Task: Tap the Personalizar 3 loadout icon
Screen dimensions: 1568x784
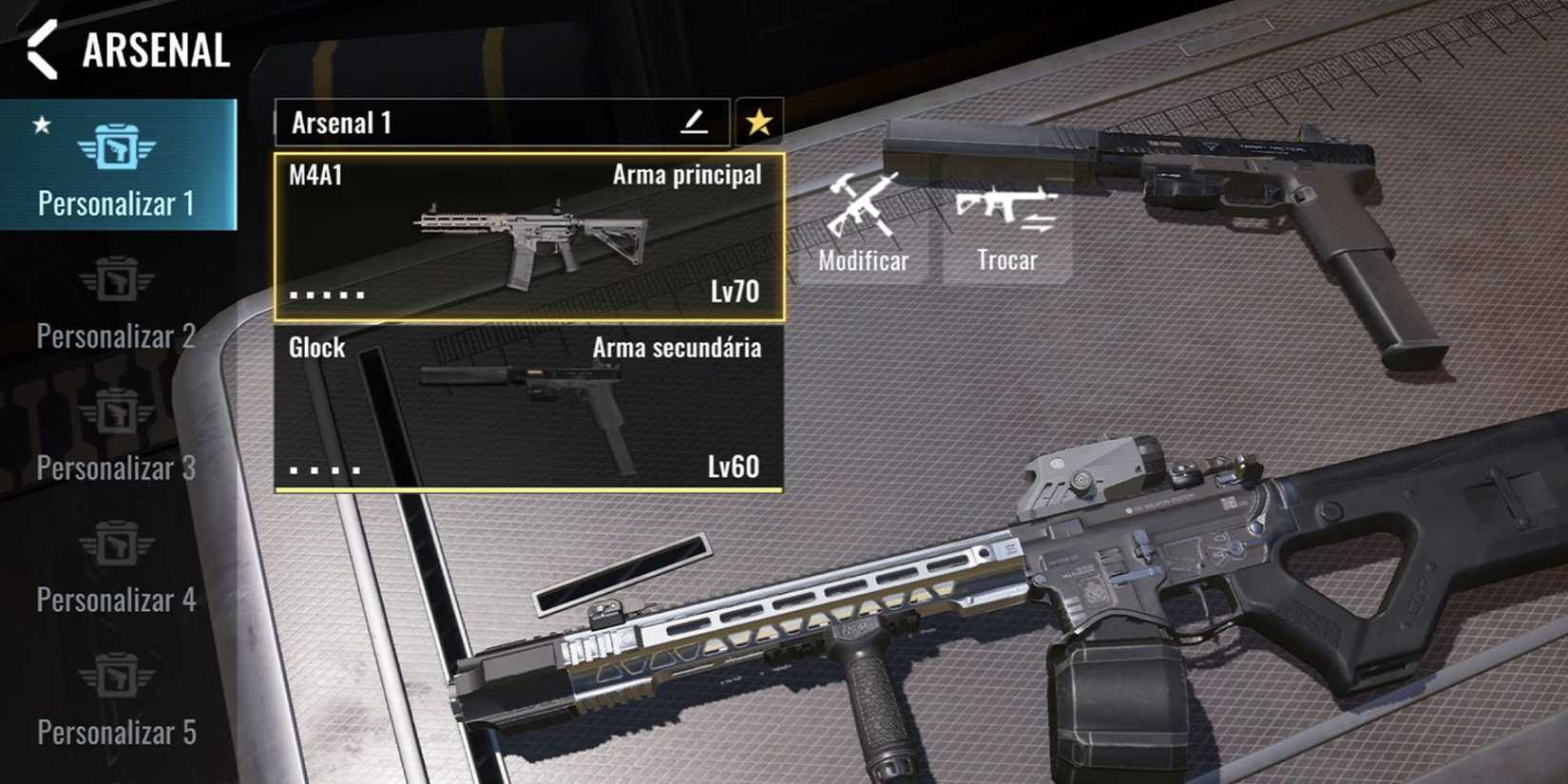Action: (x=118, y=412)
